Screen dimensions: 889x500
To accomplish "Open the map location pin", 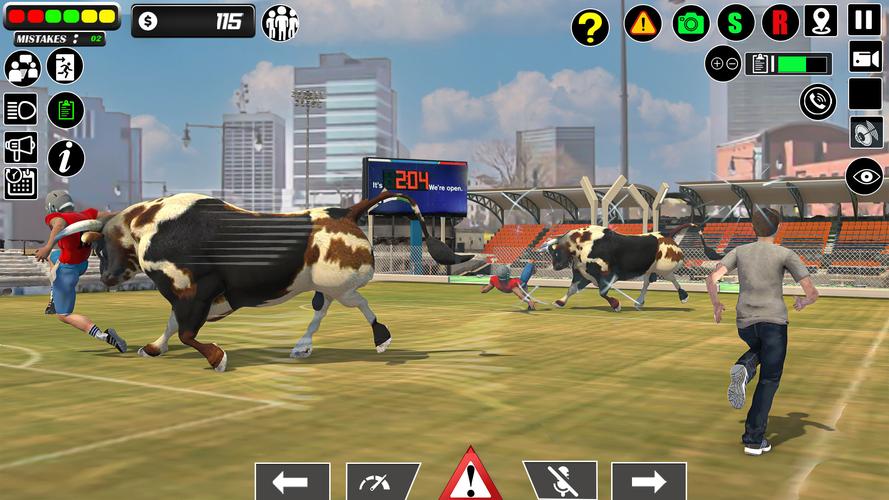I will coord(821,20).
